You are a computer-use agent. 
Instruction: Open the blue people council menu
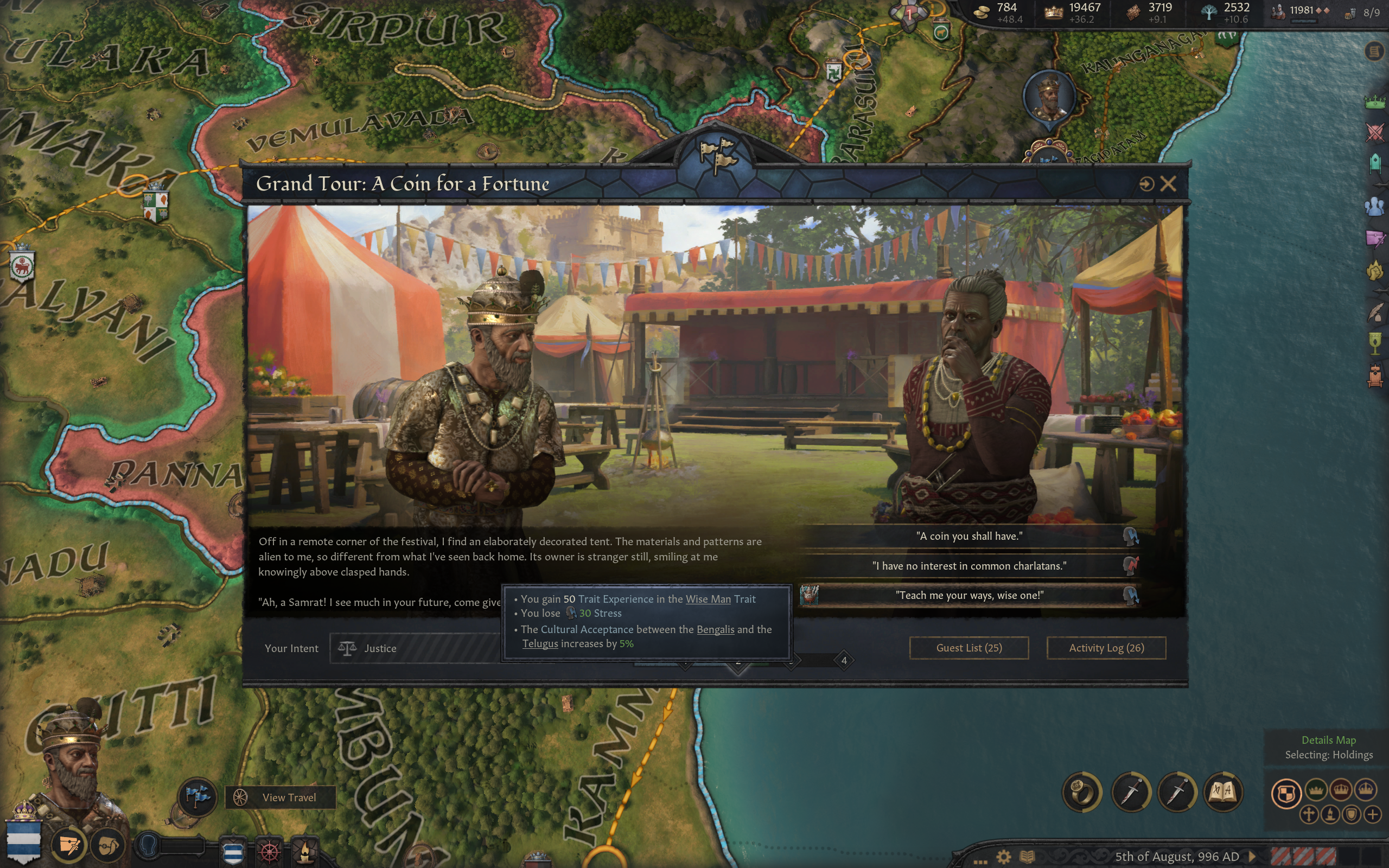click(x=1375, y=206)
